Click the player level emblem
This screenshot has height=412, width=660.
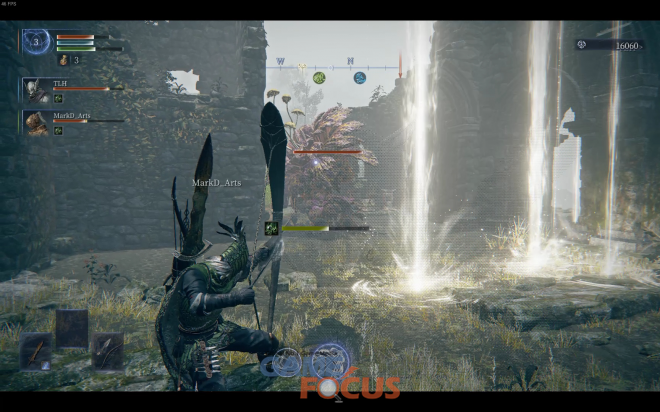[37, 42]
